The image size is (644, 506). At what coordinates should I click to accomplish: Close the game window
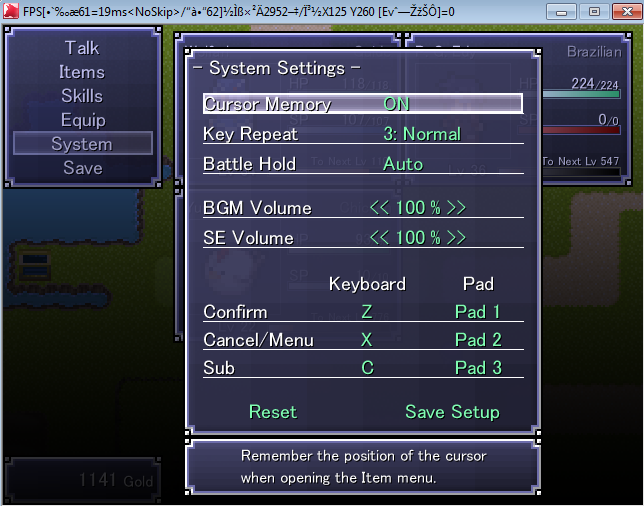pyautogui.click(x=621, y=11)
